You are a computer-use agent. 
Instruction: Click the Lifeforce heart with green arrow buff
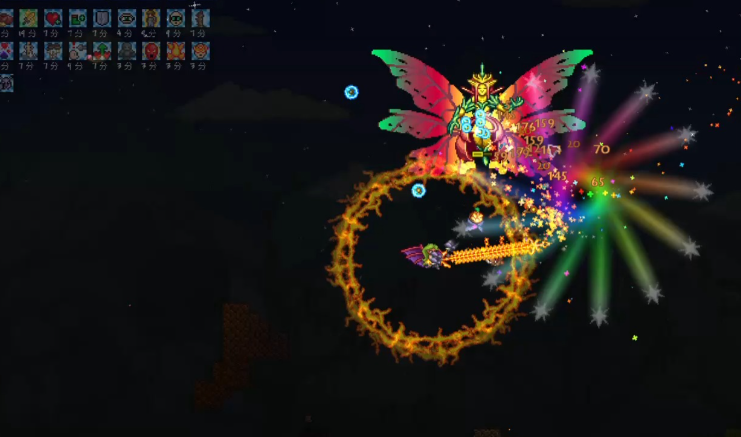pyautogui.click(x=102, y=50)
